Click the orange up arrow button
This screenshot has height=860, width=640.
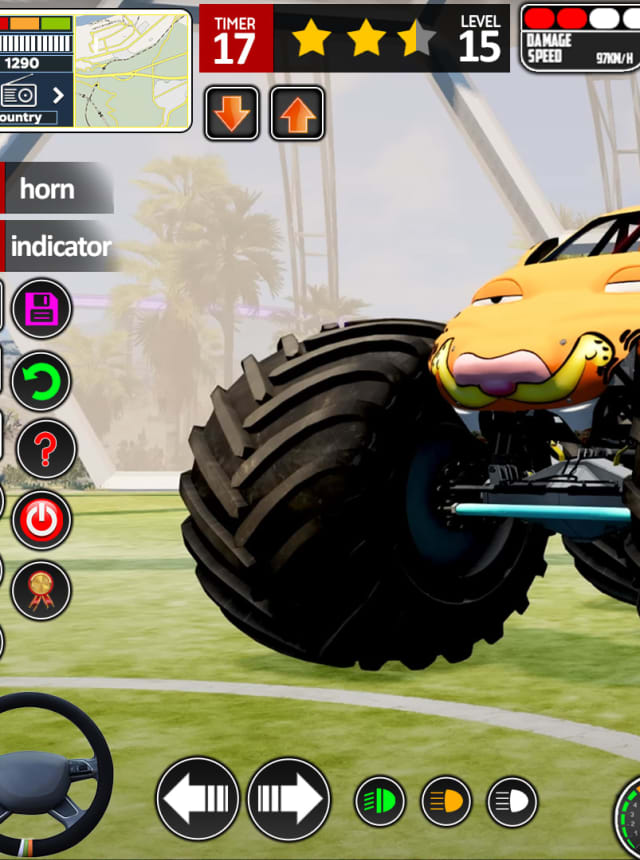(297, 113)
